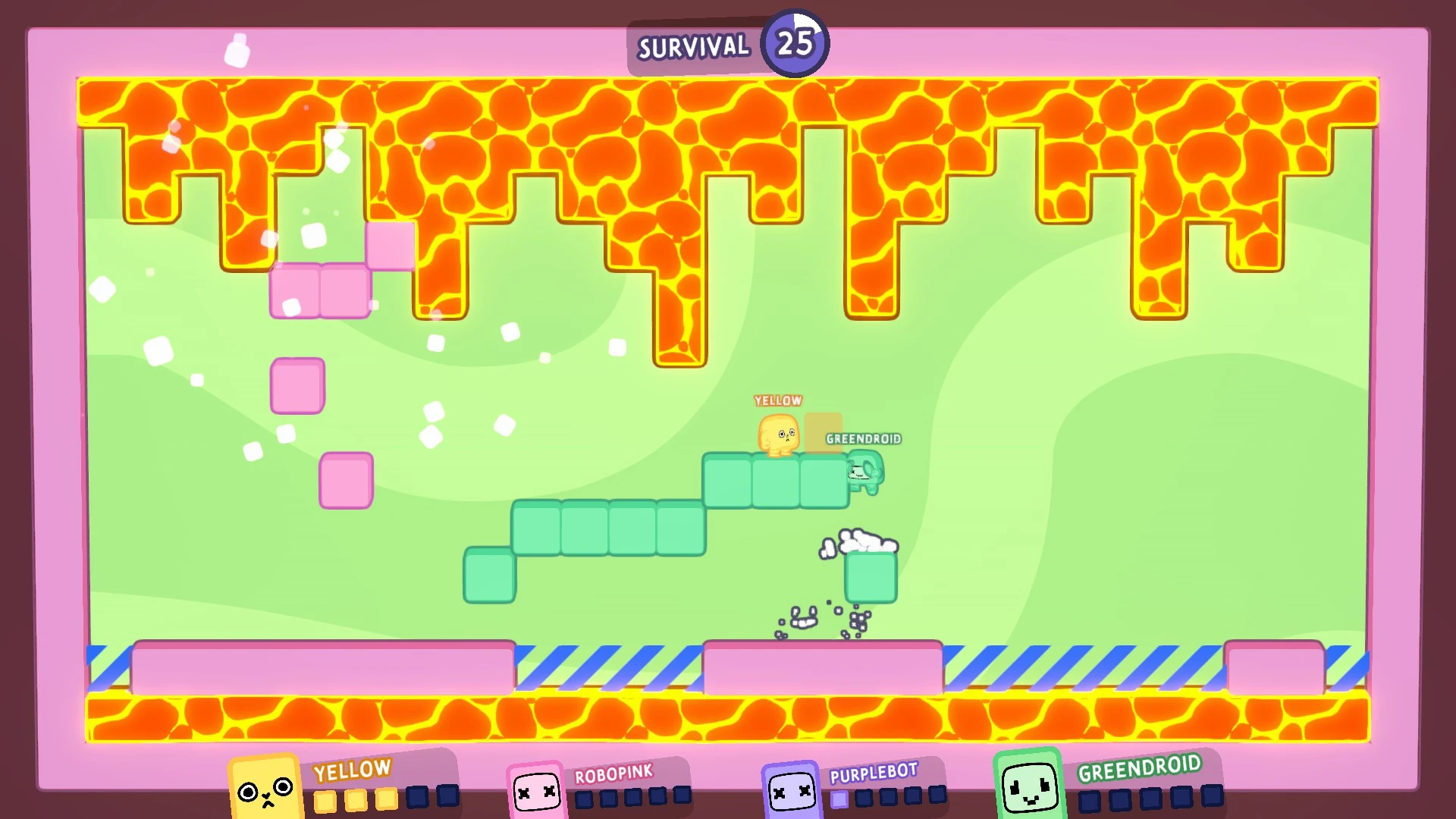Select the Robopink player portrait
This screenshot has height=819, width=1456.
click(x=537, y=792)
